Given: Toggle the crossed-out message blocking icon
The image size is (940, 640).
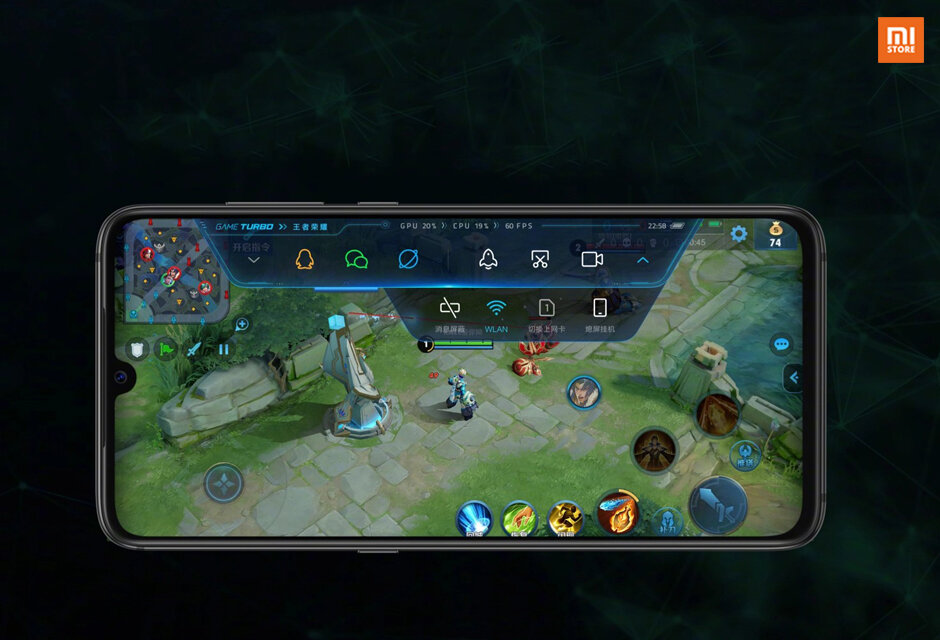Looking at the screenshot, I should pyautogui.click(x=450, y=308).
